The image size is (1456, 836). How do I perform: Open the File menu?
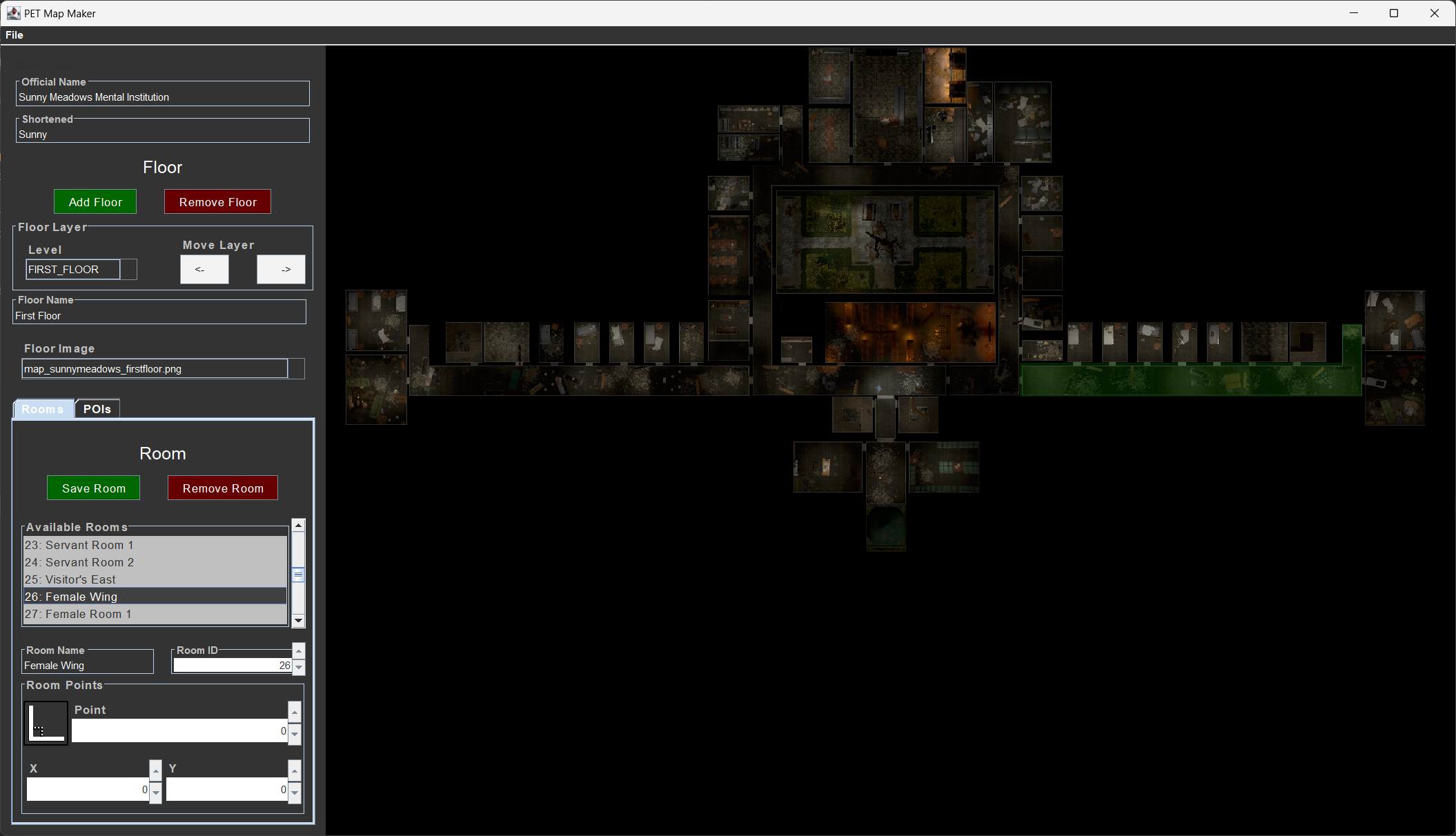pyautogui.click(x=14, y=34)
